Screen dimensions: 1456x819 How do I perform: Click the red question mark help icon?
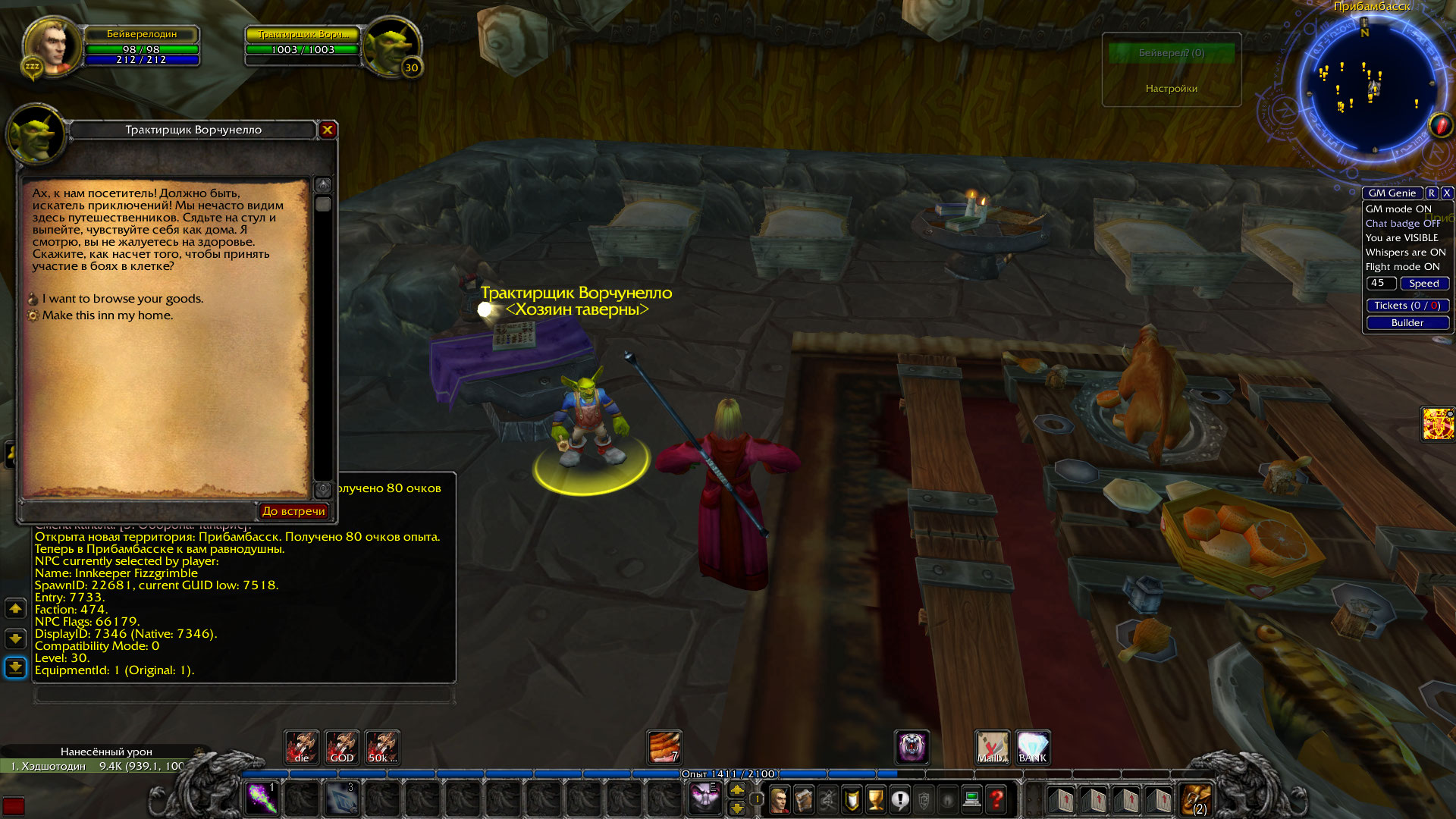tap(995, 800)
